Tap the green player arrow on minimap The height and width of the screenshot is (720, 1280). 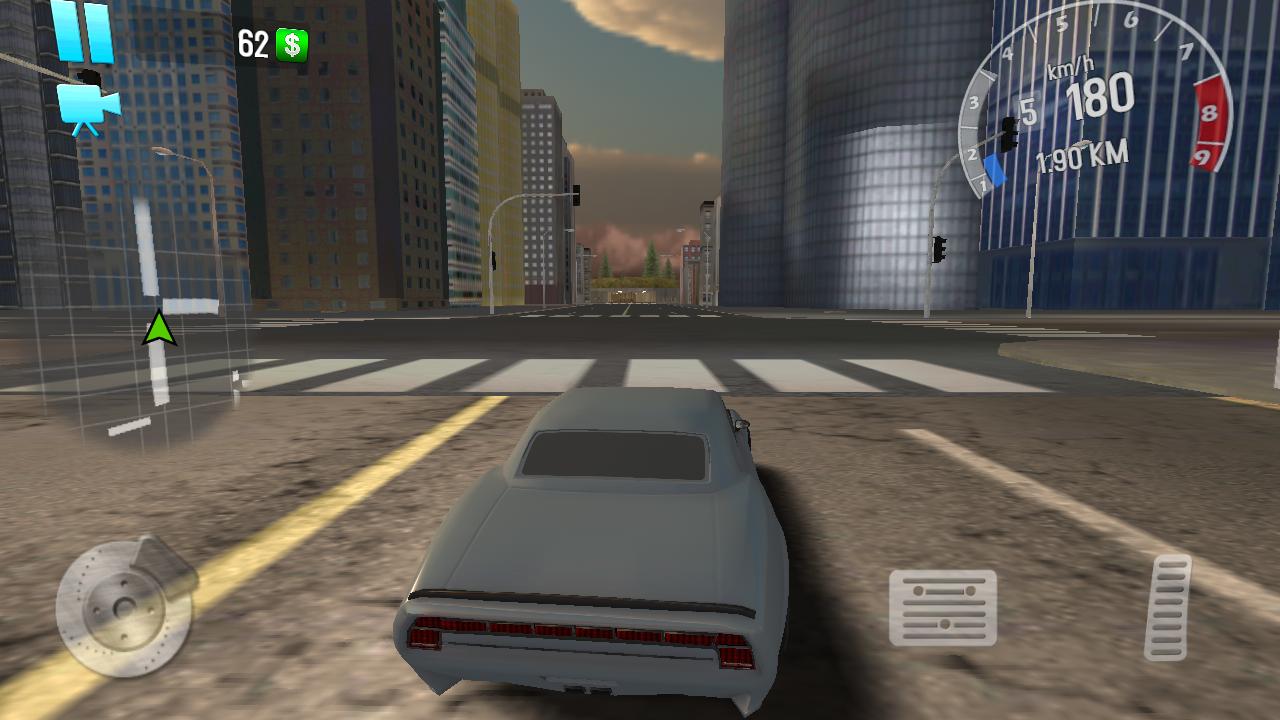(160, 328)
